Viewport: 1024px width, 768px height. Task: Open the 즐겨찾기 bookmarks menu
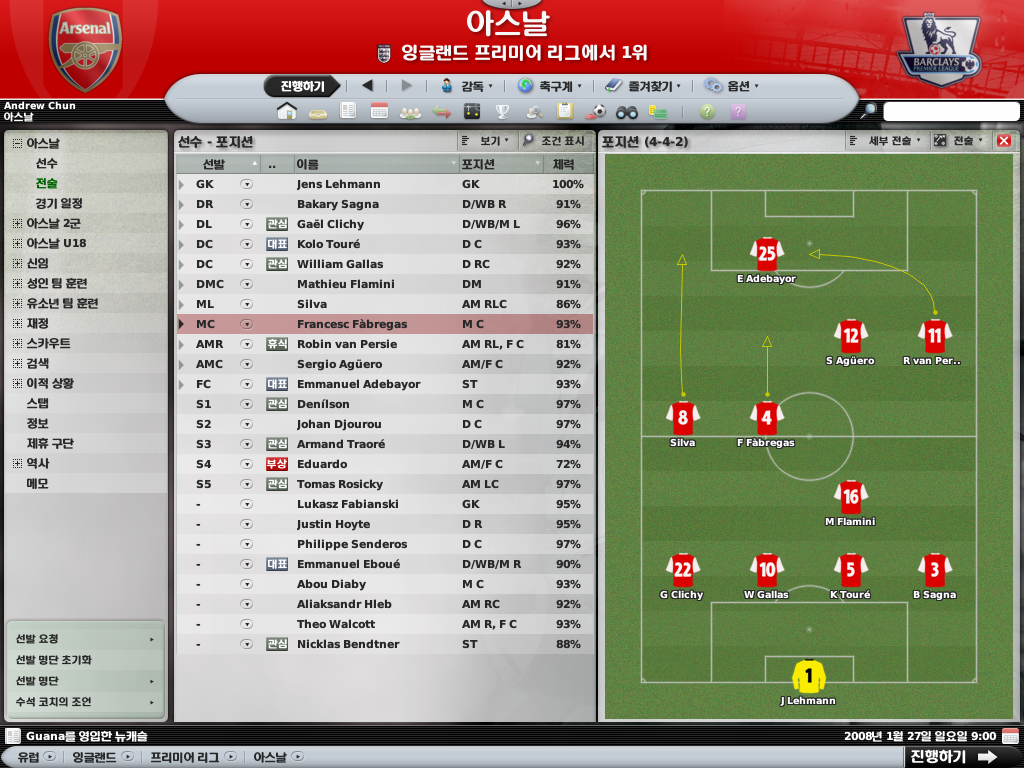click(x=641, y=86)
